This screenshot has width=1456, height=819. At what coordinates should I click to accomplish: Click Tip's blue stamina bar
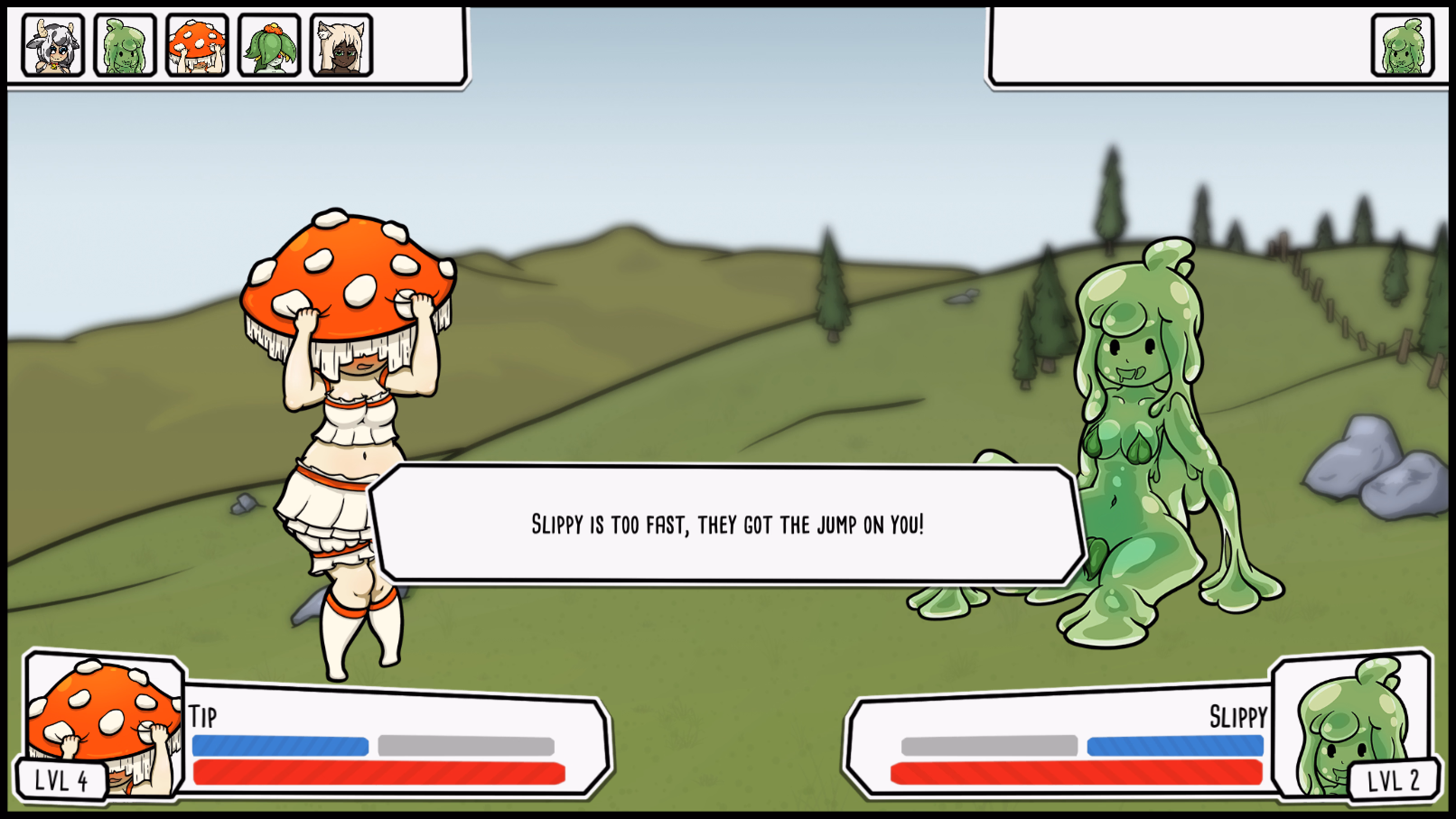click(280, 747)
